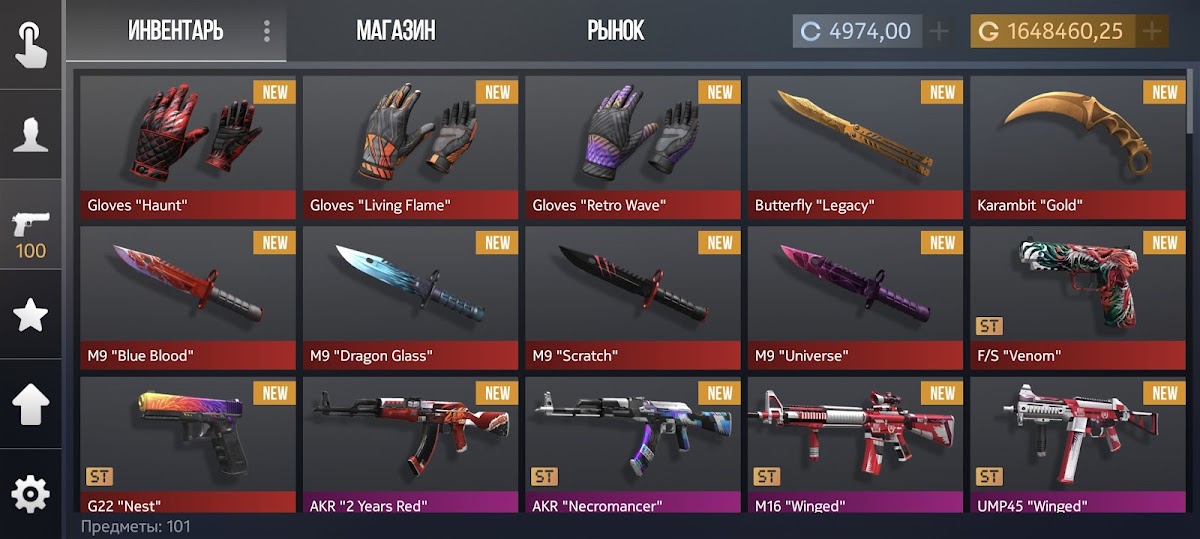The width and height of the screenshot is (1200, 539).
Task: Choose the Gloves "Living Flame" item
Action: [x=411, y=146]
